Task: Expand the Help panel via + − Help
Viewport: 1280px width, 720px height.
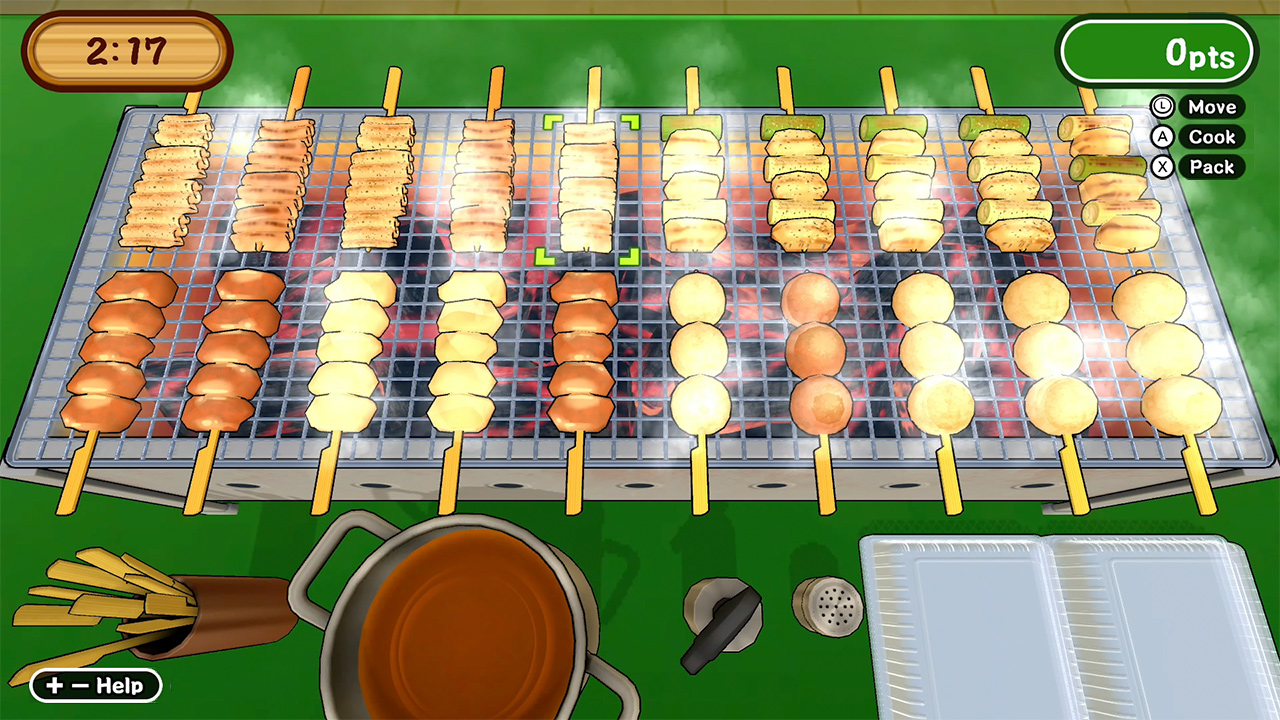Action: [95, 686]
